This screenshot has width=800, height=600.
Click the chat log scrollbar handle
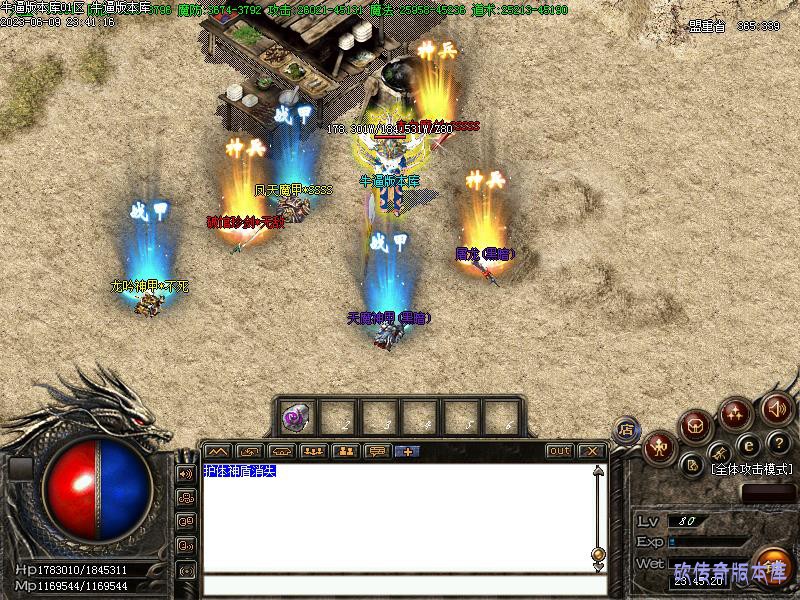coord(598,553)
